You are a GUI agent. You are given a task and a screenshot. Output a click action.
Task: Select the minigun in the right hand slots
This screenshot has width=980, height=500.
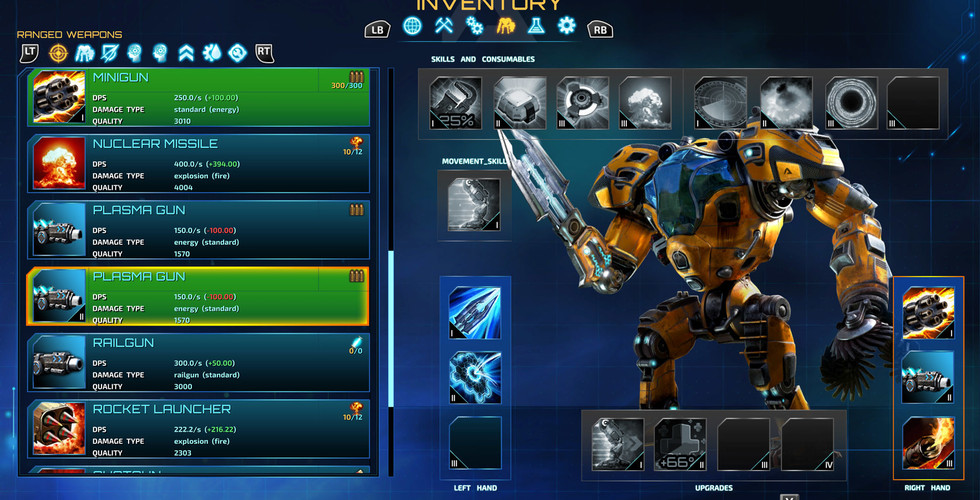point(928,312)
